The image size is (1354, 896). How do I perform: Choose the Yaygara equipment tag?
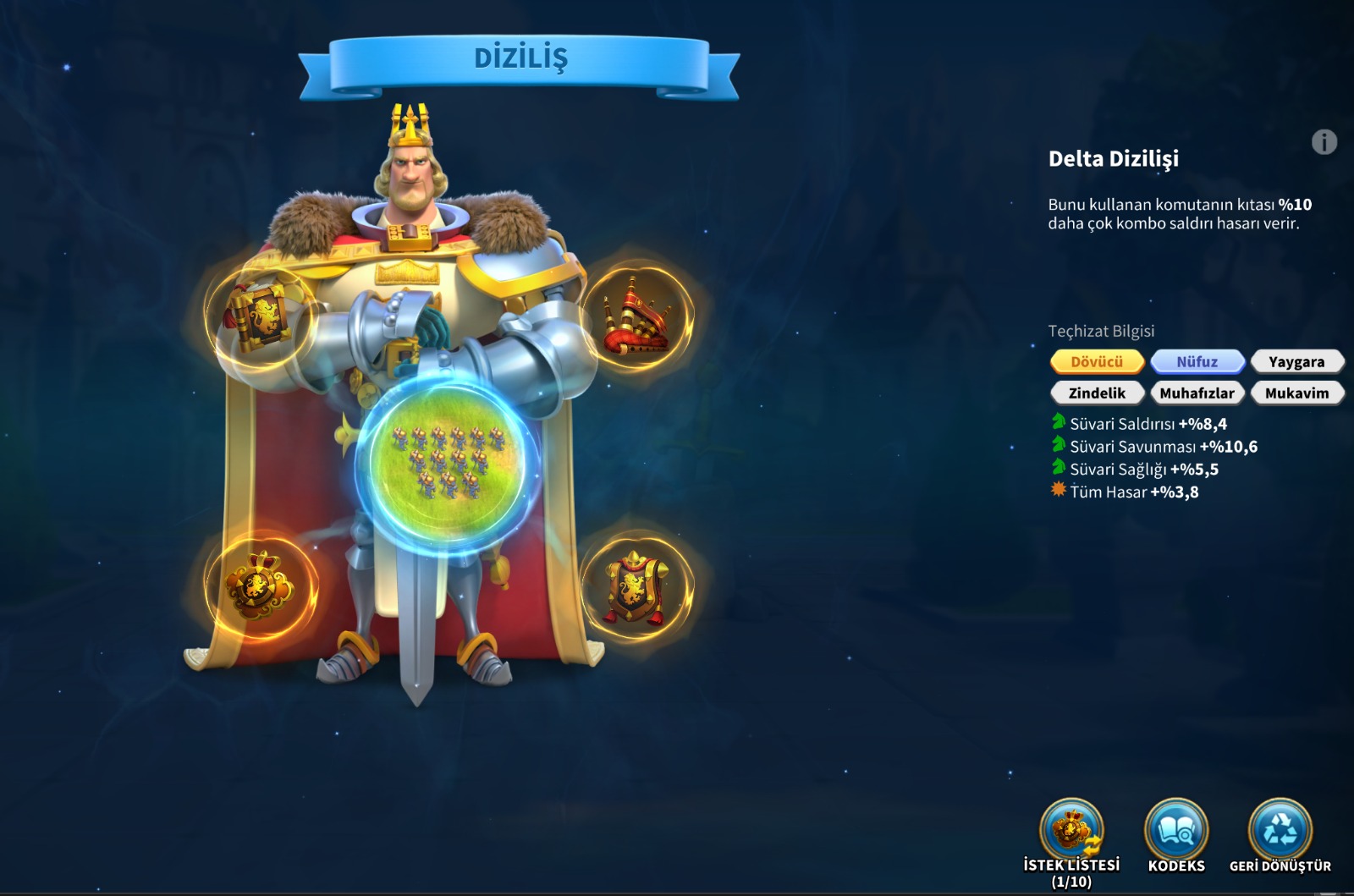(x=1296, y=361)
